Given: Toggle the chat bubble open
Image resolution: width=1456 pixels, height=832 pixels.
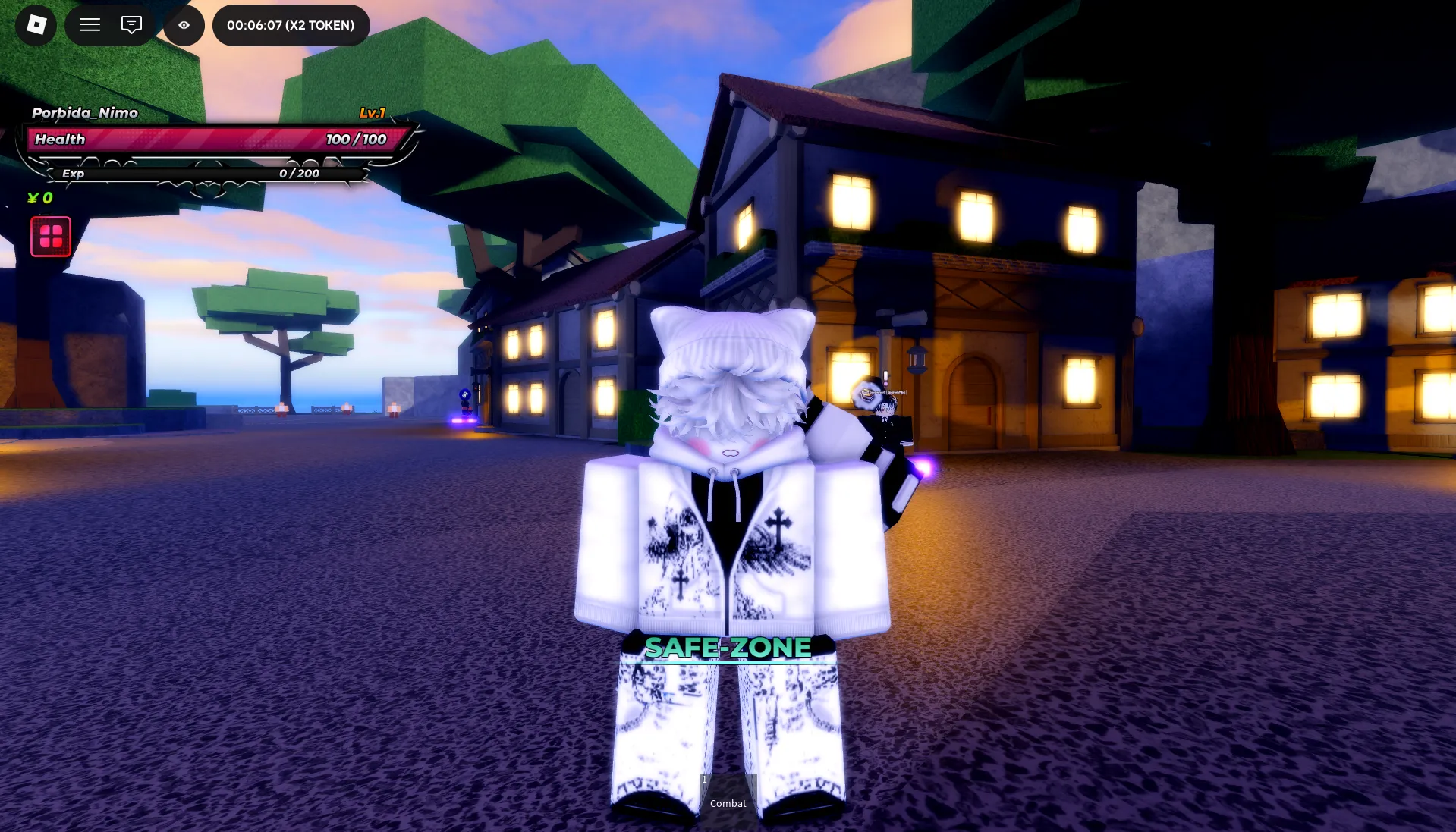Looking at the screenshot, I should point(130,25).
